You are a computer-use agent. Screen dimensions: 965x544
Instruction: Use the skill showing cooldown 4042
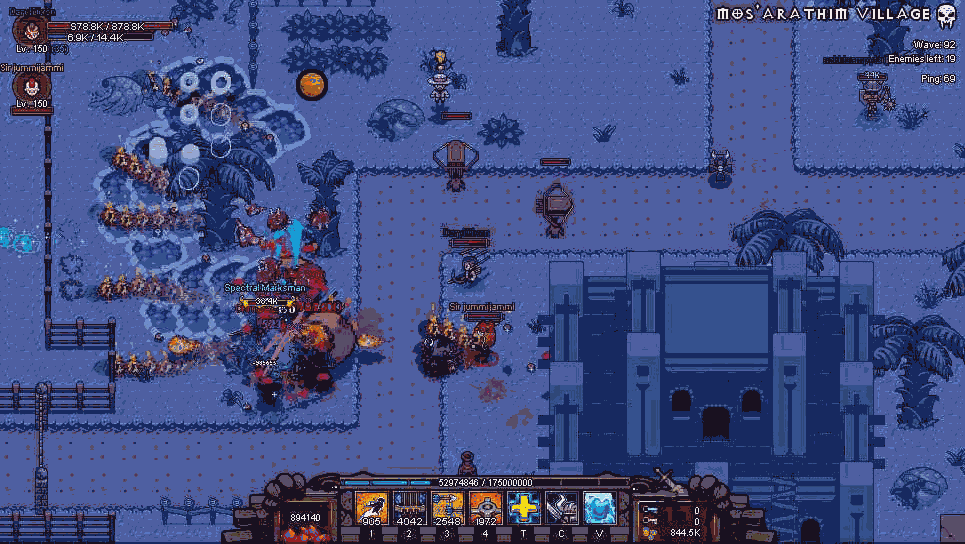tap(410, 509)
